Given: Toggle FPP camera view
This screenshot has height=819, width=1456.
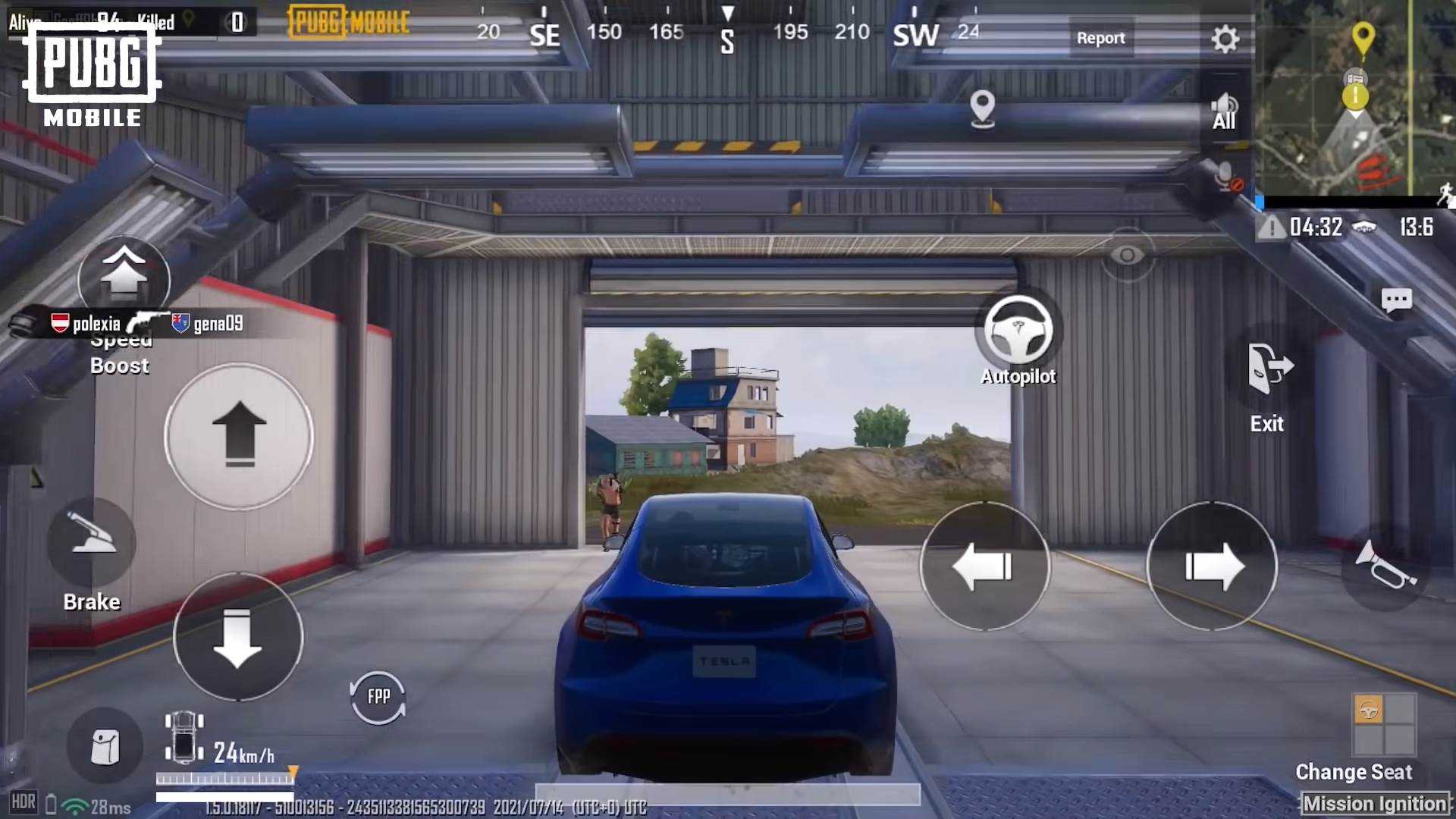Looking at the screenshot, I should 378,695.
